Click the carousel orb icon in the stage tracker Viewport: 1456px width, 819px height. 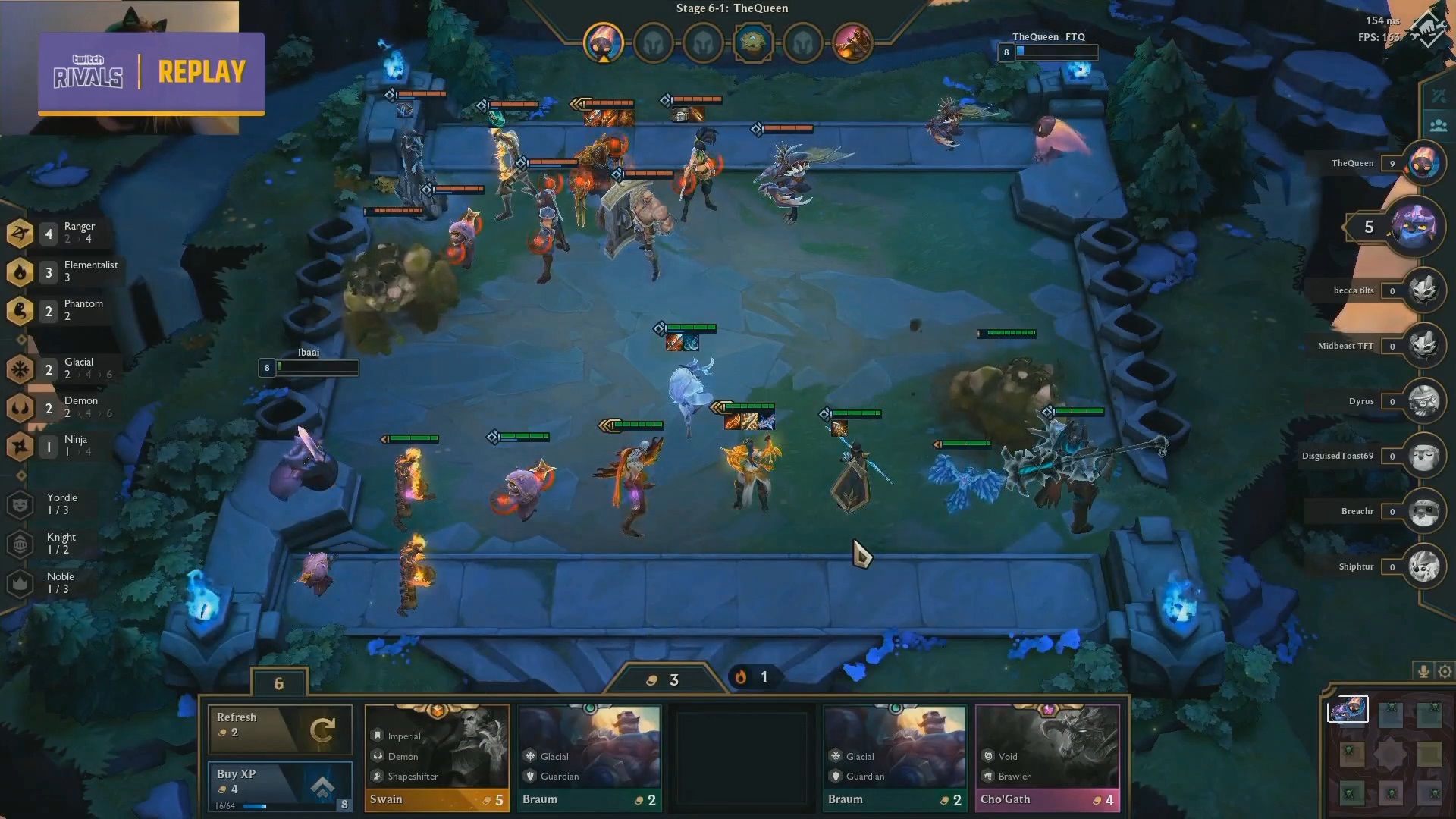click(x=754, y=43)
